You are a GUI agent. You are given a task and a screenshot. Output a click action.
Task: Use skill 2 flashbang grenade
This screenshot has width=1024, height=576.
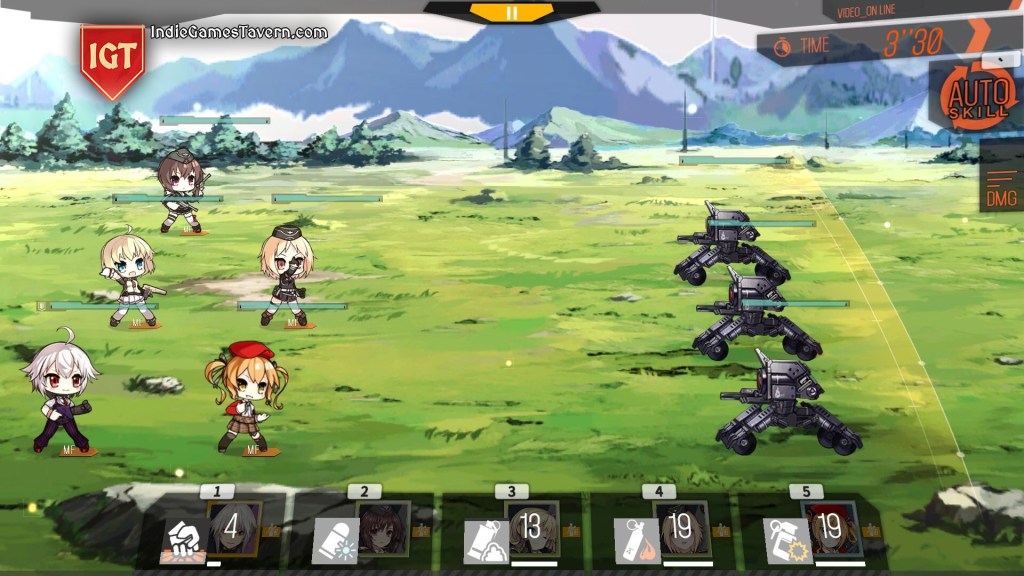click(335, 540)
